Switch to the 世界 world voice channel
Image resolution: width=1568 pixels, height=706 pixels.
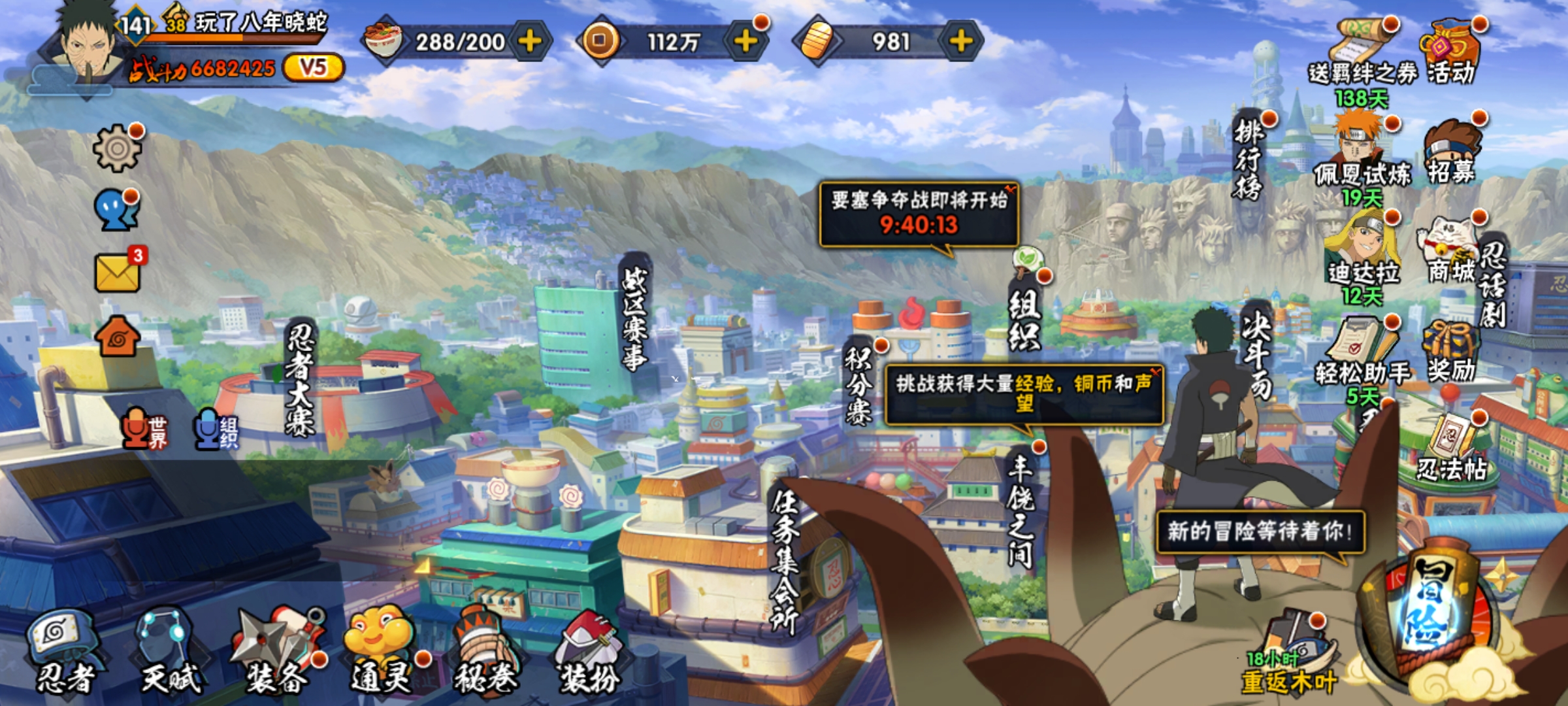coord(145,429)
